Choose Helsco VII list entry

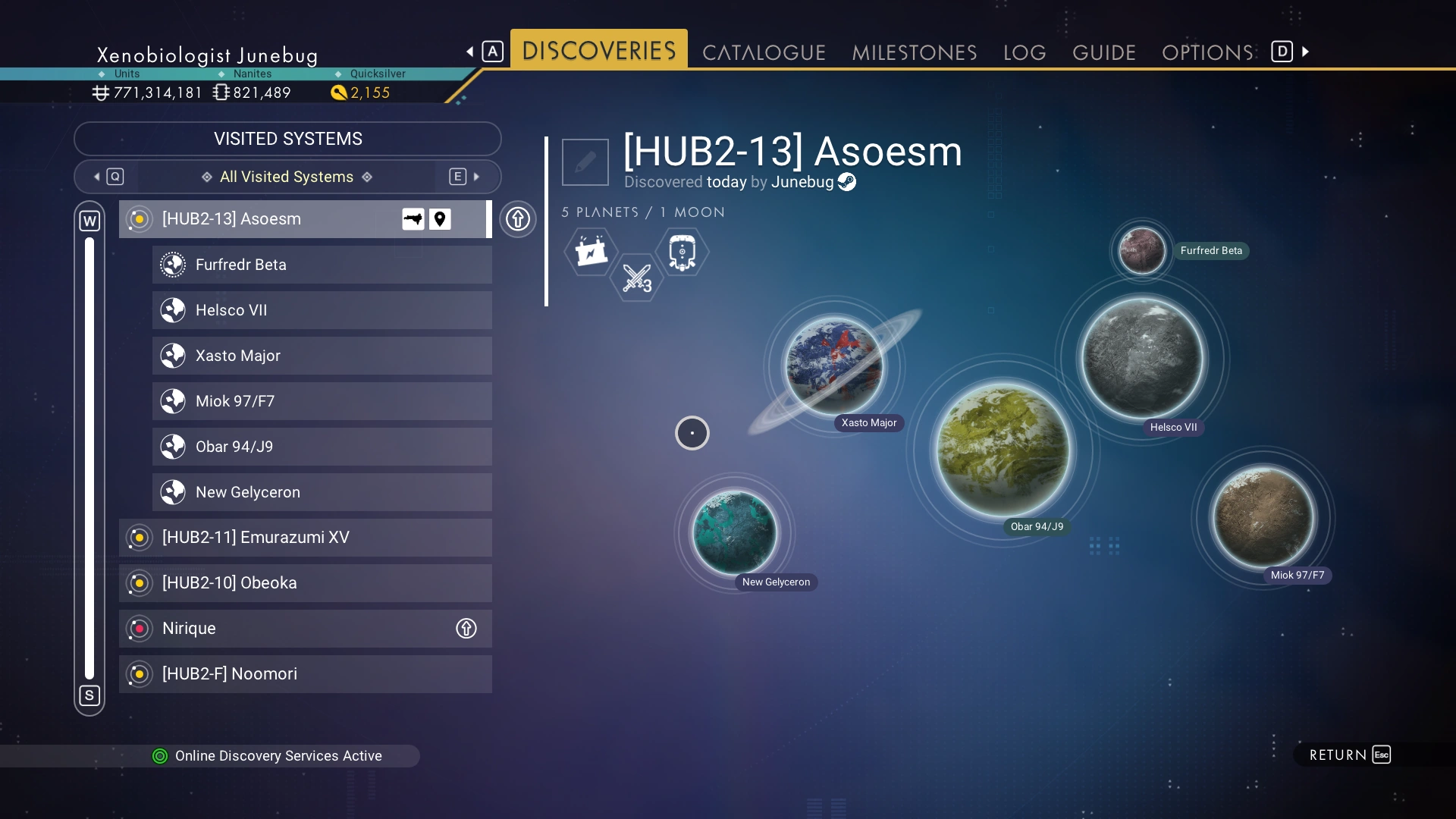point(322,310)
